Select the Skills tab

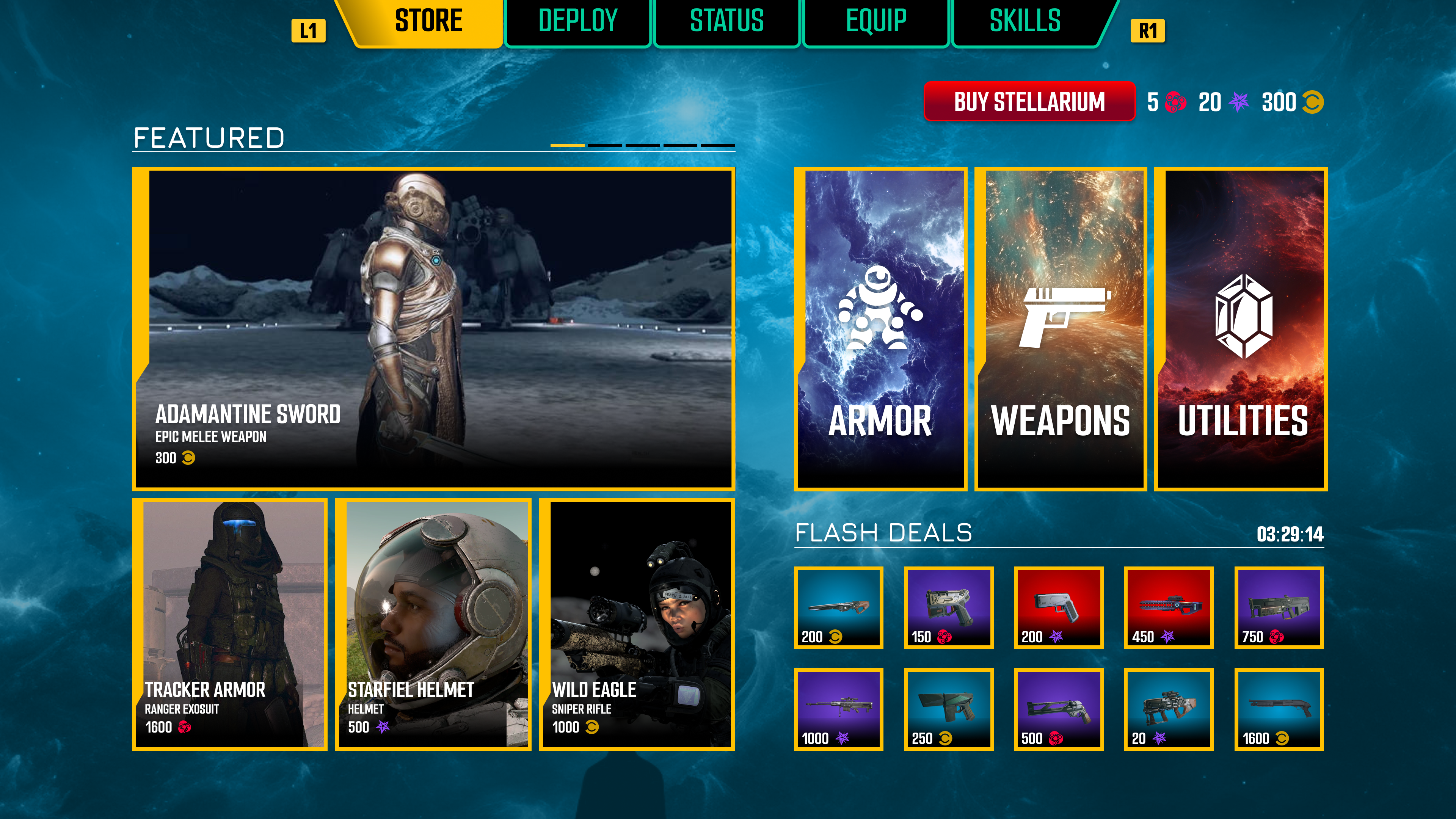pos(1025,22)
